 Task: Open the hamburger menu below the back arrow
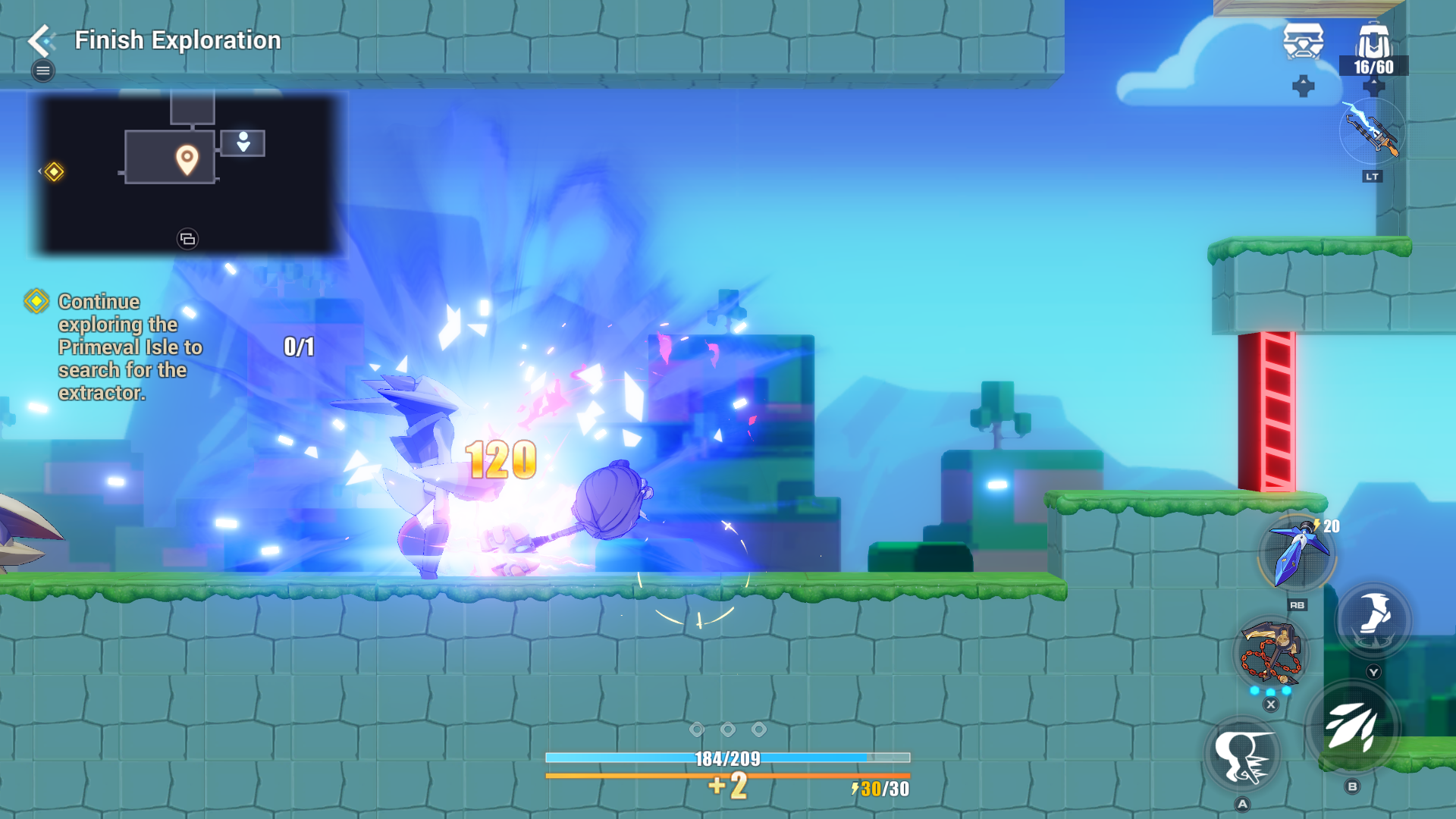coord(42,70)
